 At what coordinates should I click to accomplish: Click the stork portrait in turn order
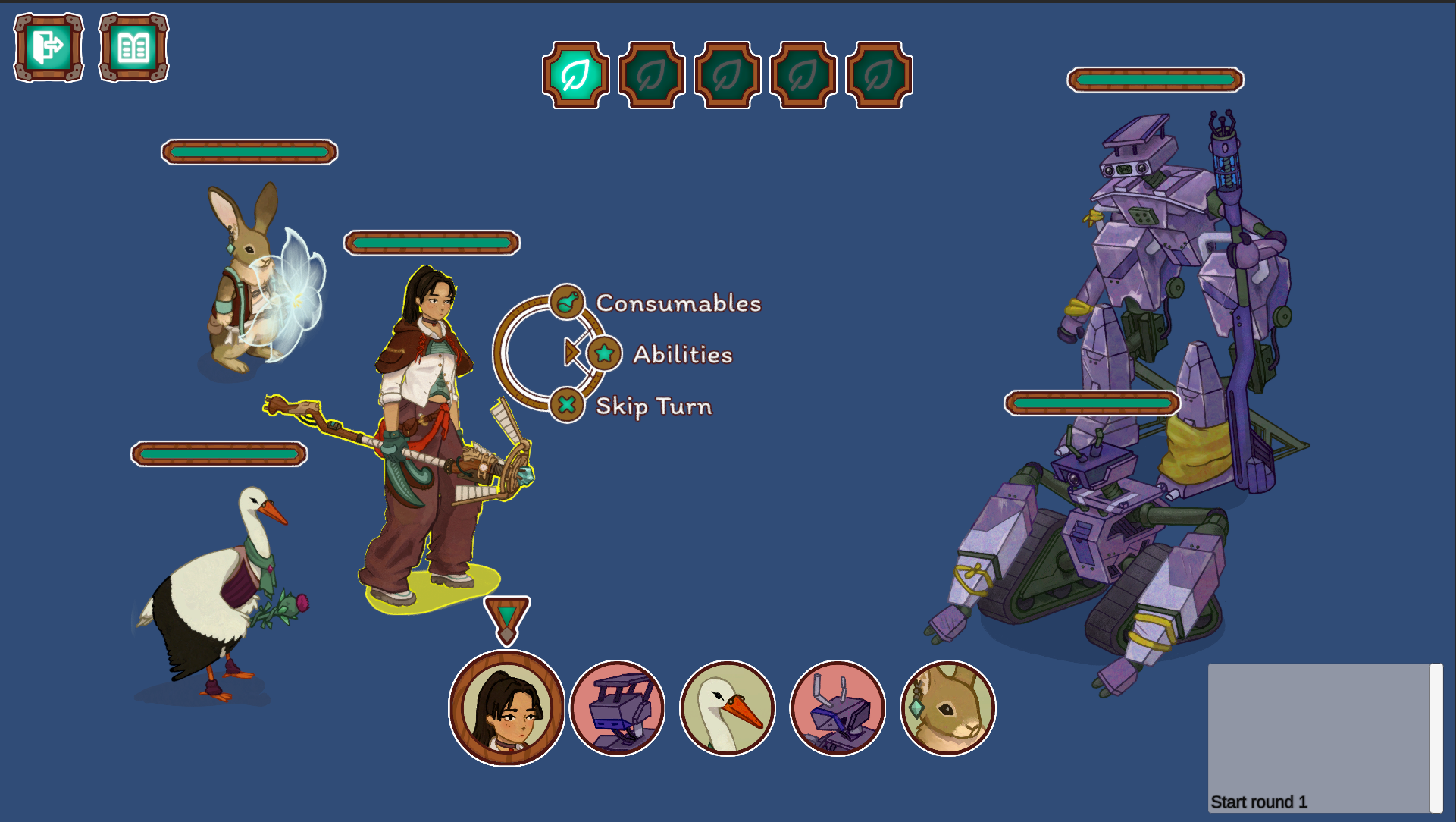coord(728,708)
